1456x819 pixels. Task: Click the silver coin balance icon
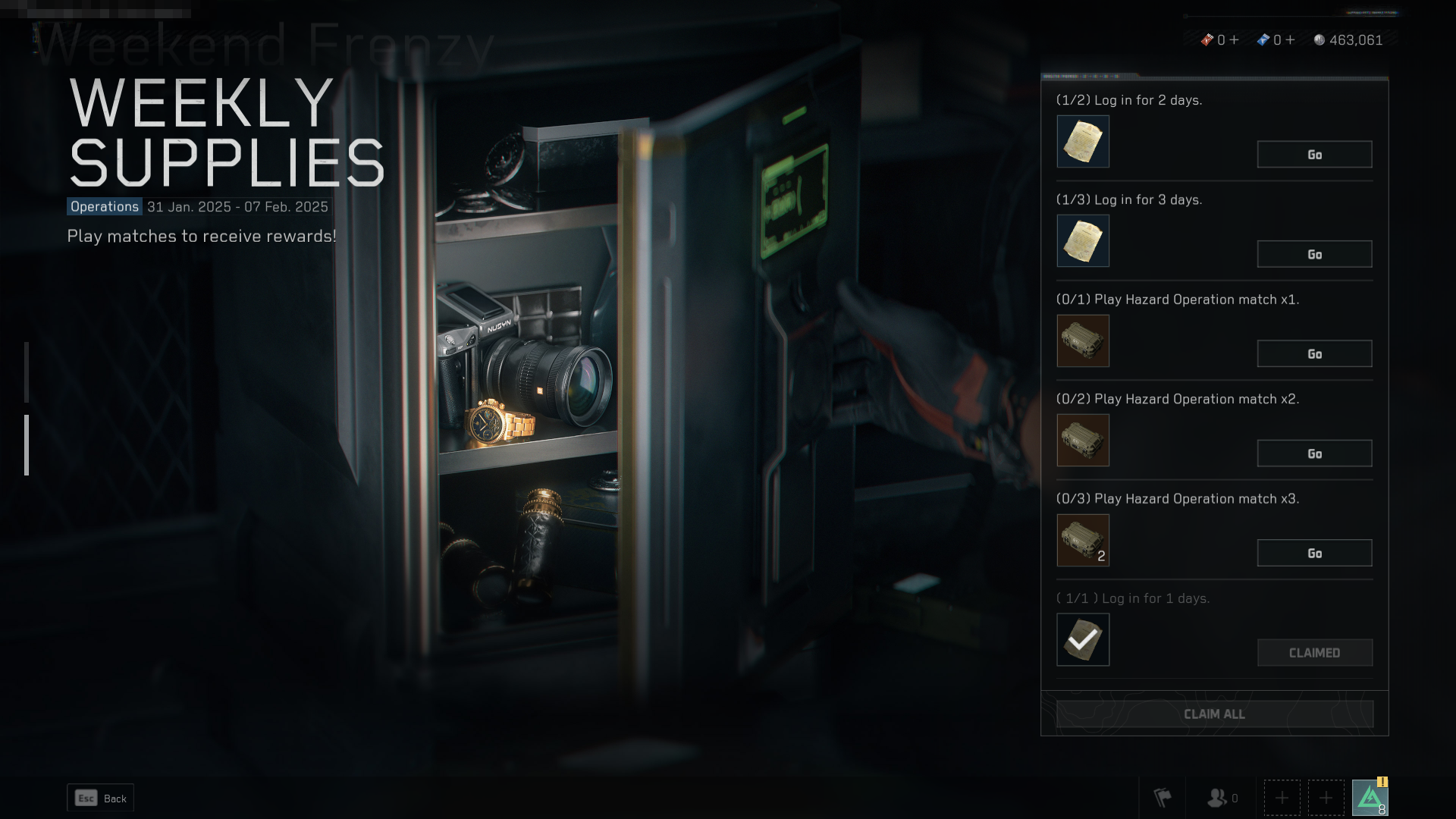coord(1319,40)
